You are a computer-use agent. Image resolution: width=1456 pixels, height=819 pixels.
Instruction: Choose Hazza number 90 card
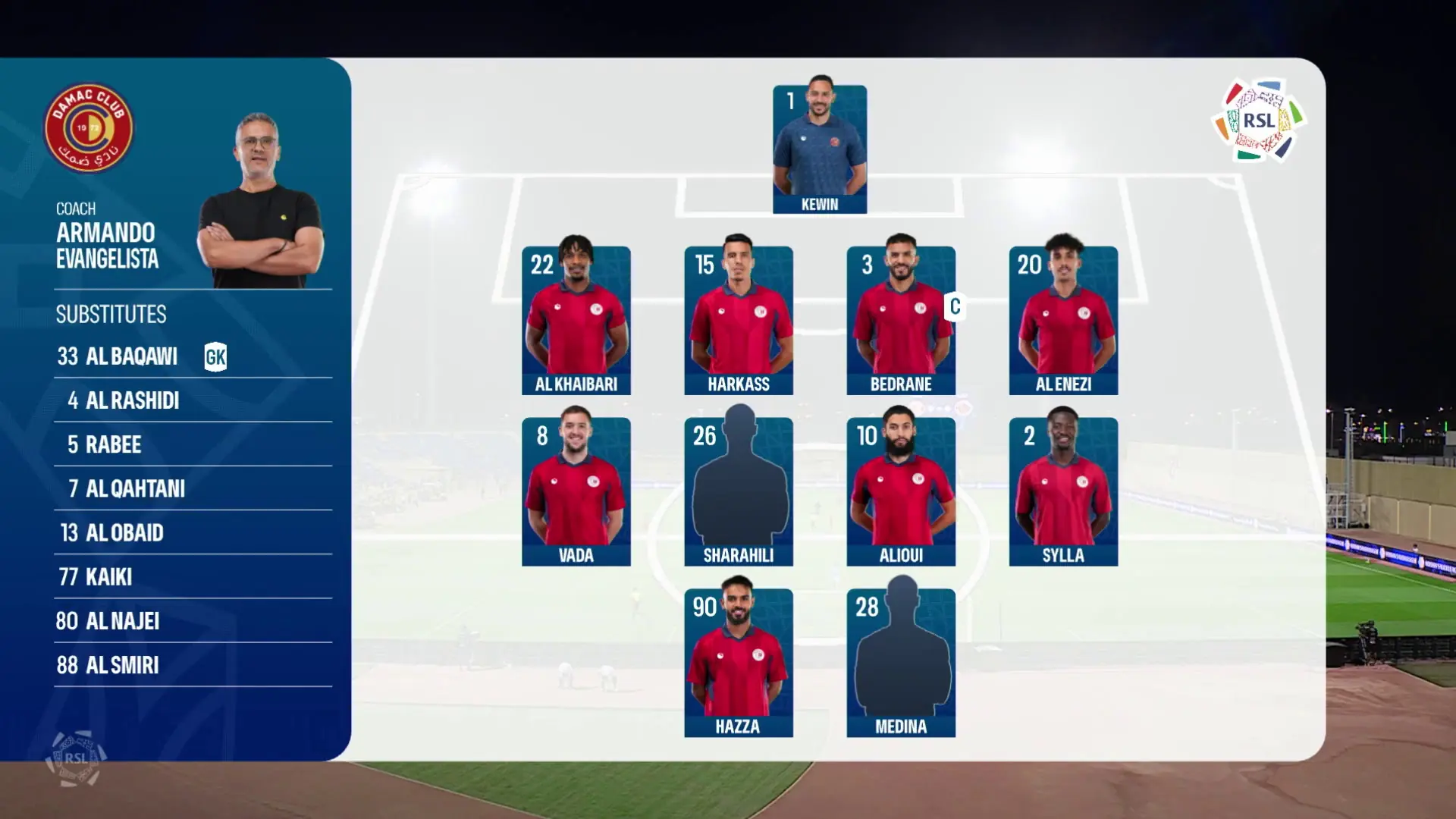(x=739, y=663)
